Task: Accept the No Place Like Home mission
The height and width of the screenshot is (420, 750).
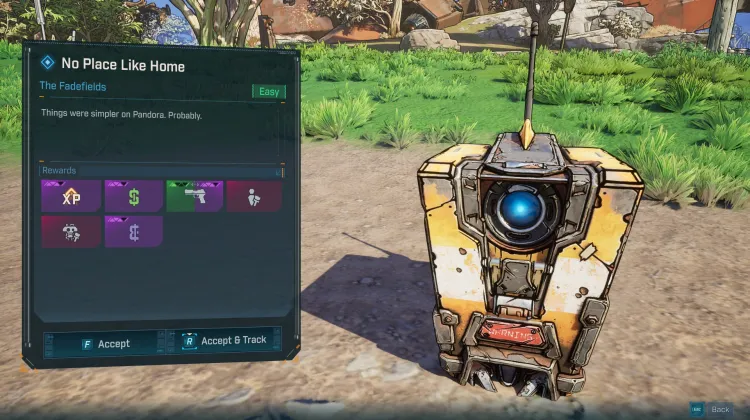Action: coord(105,343)
